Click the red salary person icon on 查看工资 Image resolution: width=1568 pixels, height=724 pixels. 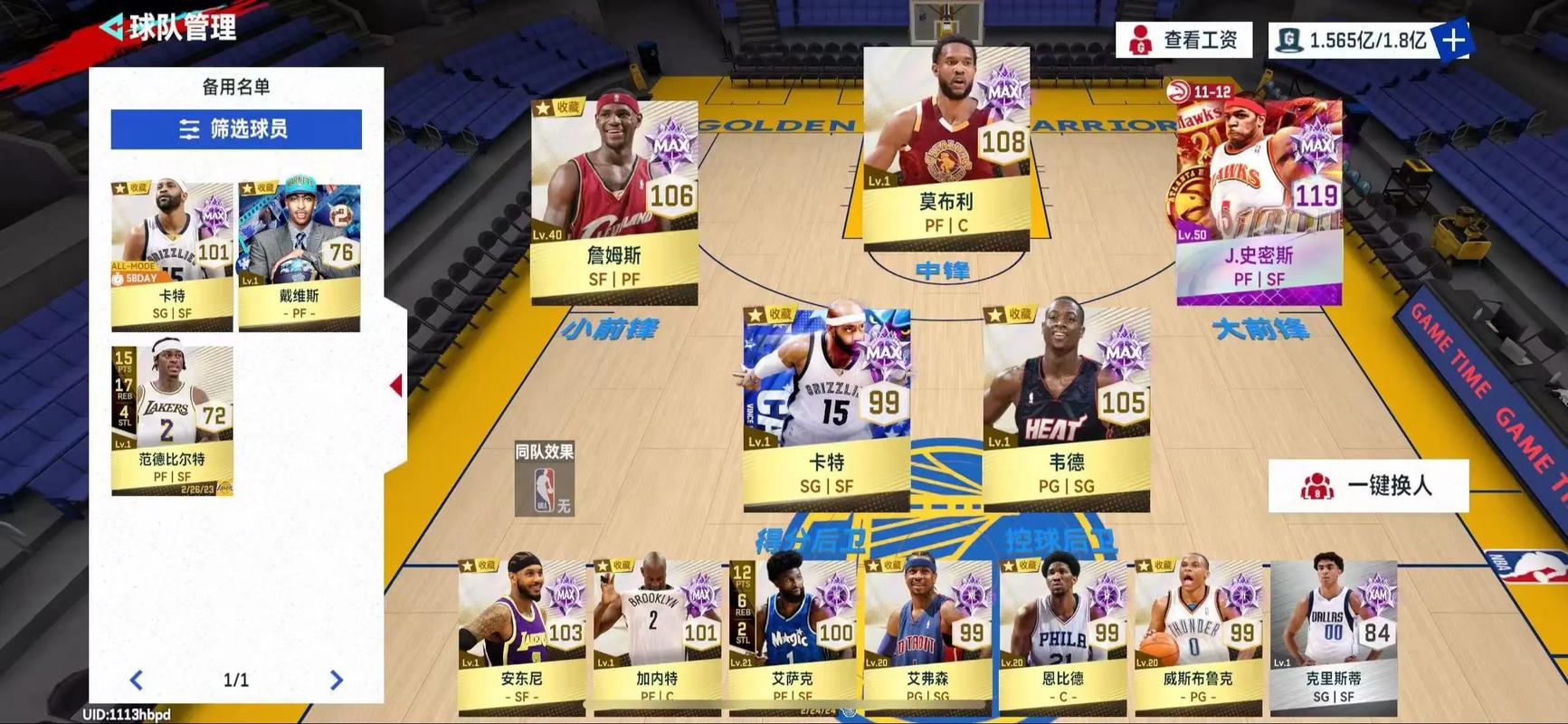pos(1142,41)
